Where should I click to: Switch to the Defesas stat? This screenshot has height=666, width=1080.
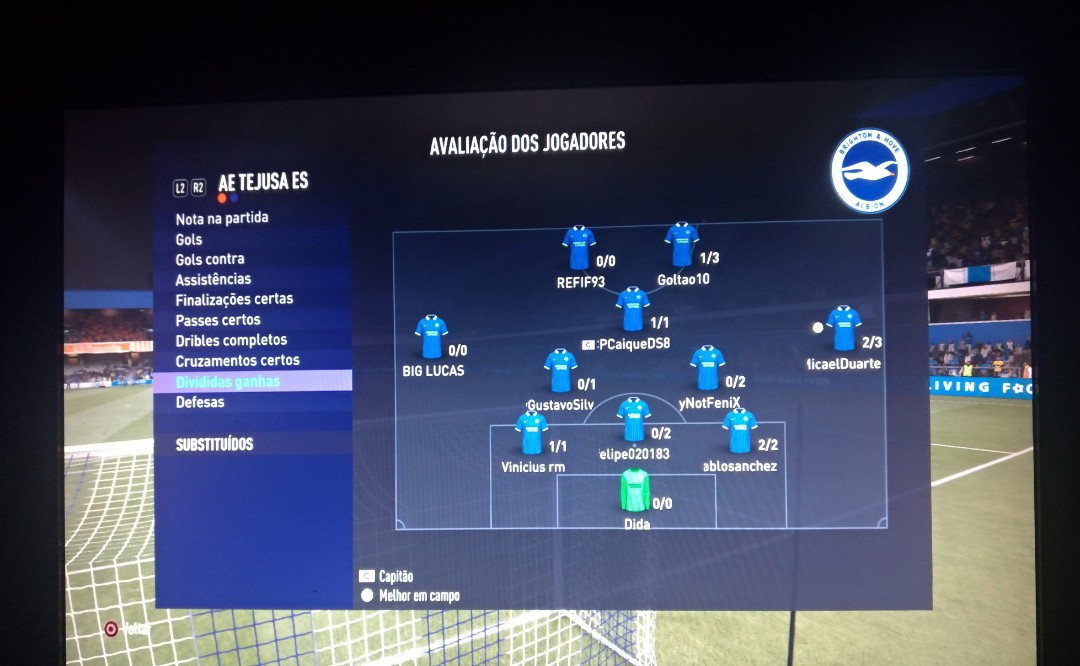coord(200,402)
